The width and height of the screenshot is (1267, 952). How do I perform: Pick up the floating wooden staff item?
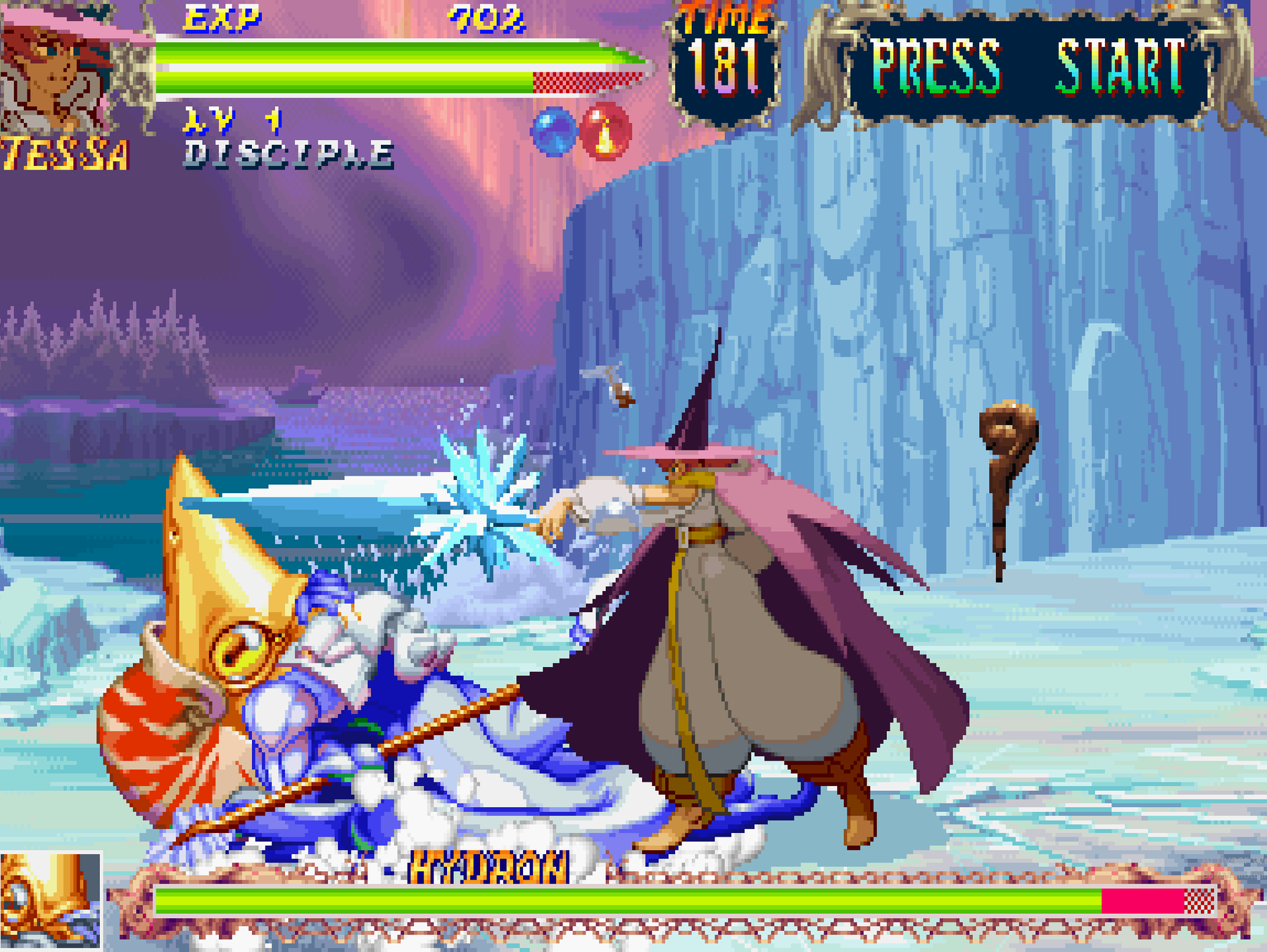tap(1002, 484)
